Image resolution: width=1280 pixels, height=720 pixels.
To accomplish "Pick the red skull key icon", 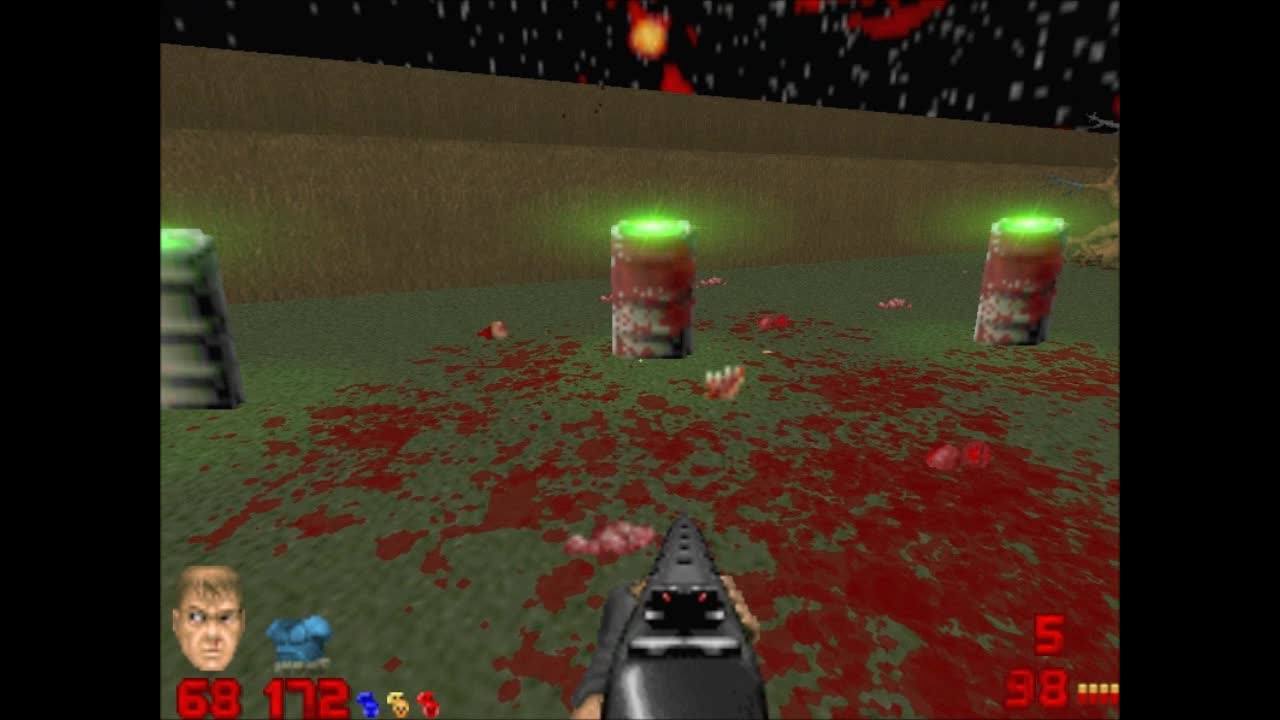I will point(428,704).
